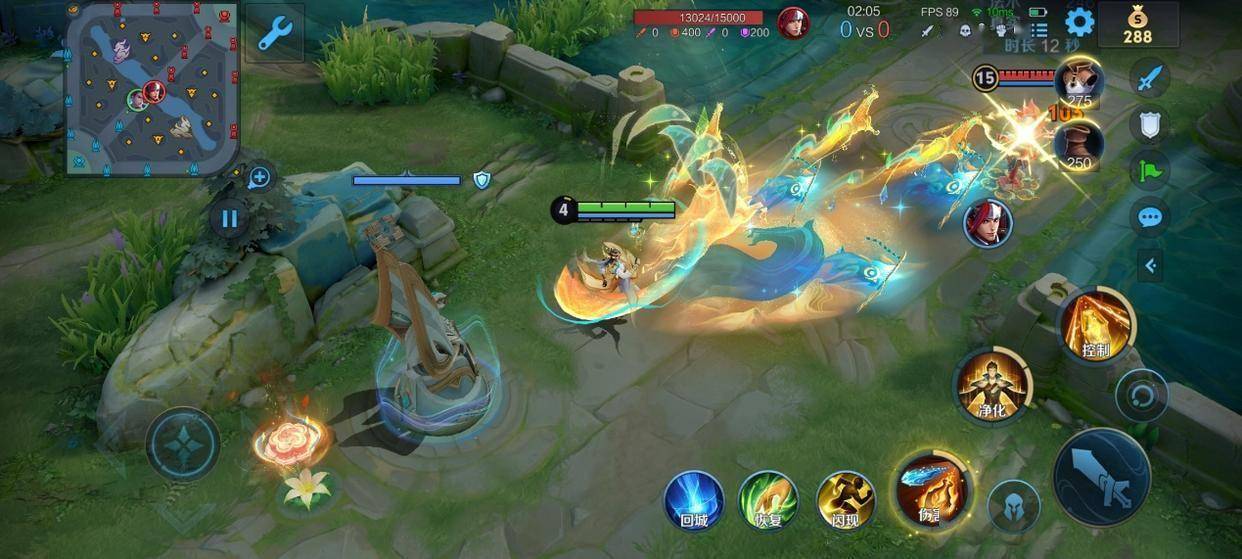
Task: Trigger the 控制 skill
Action: pyautogui.click(x=1097, y=324)
